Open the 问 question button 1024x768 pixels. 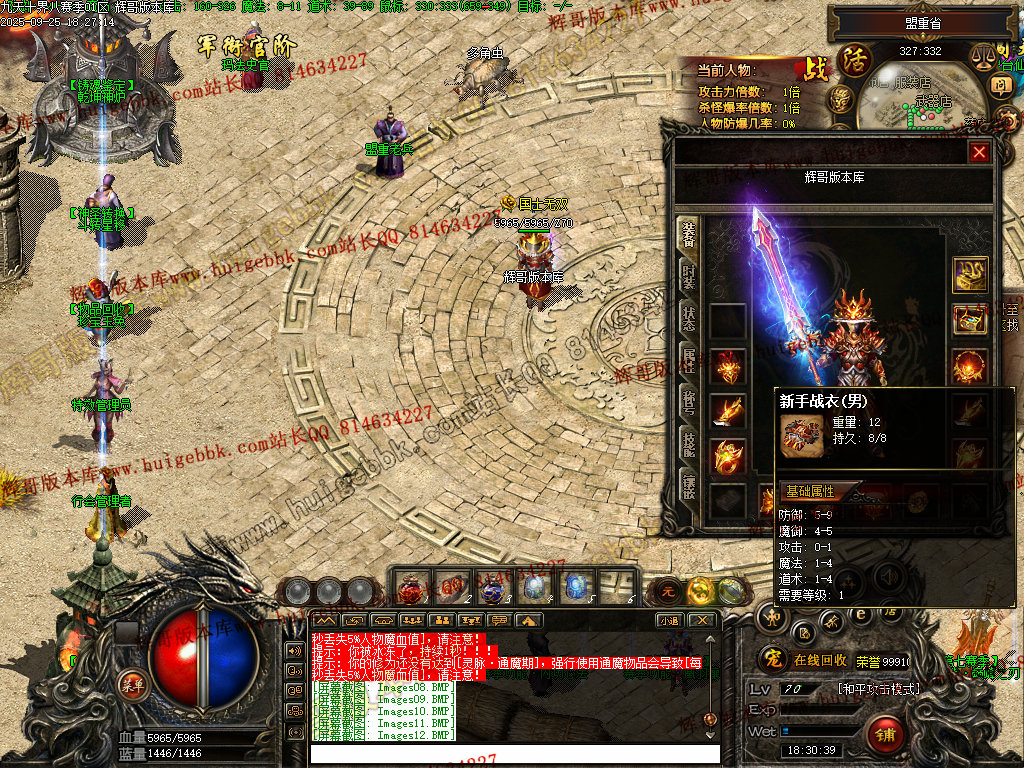click(x=1002, y=86)
